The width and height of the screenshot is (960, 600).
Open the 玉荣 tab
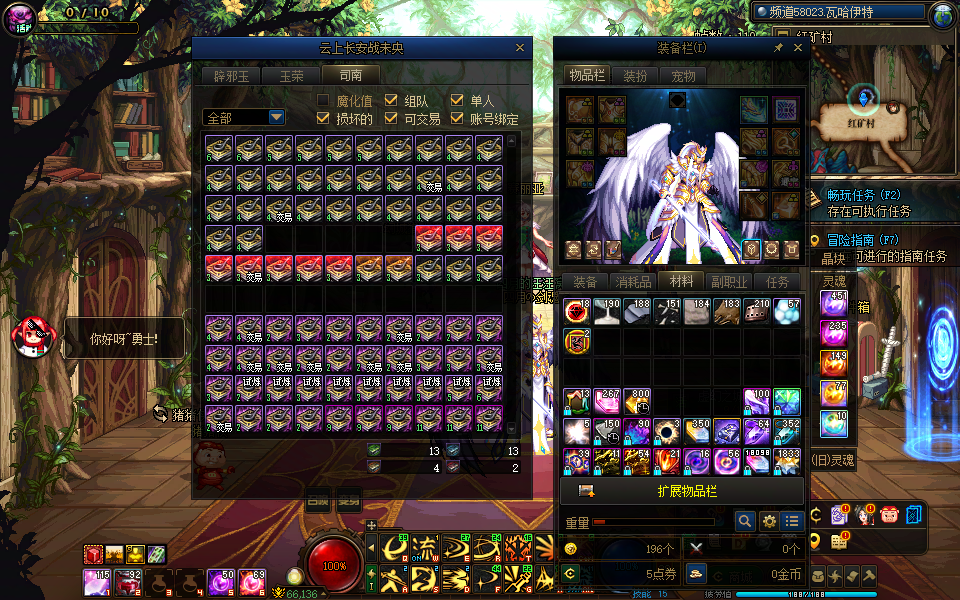[x=290, y=75]
